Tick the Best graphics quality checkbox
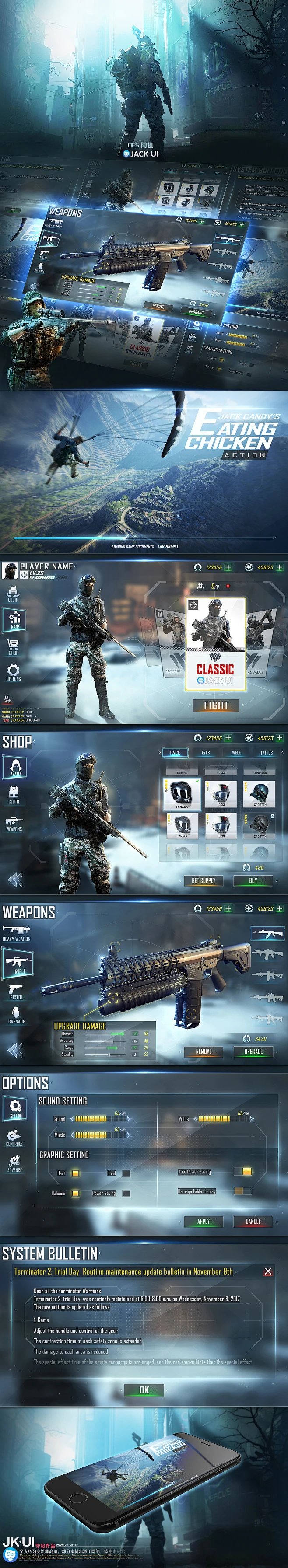Viewport: 288px width, 1568px height. tap(75, 1173)
